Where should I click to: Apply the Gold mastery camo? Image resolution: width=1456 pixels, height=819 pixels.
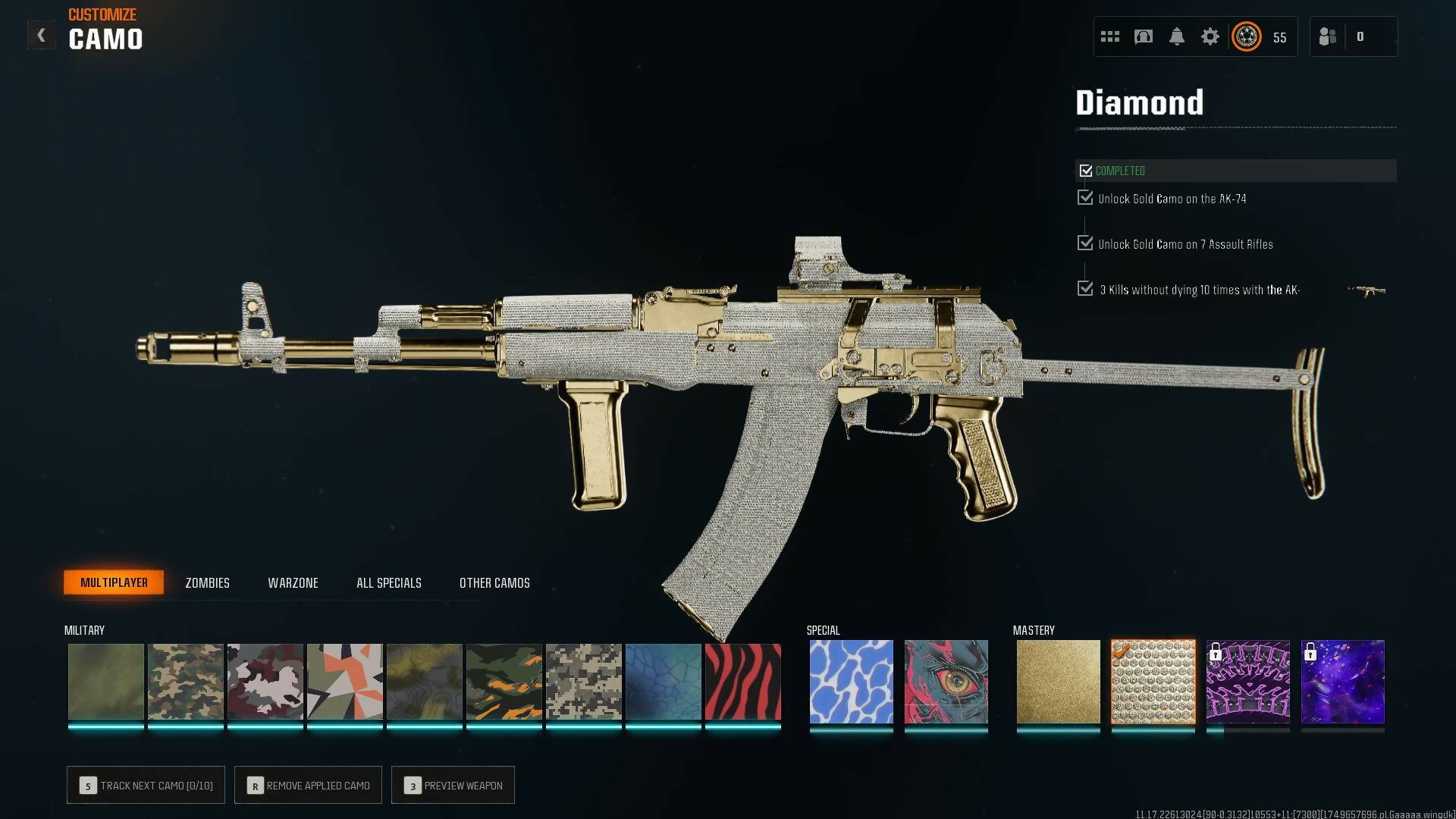[1058, 681]
